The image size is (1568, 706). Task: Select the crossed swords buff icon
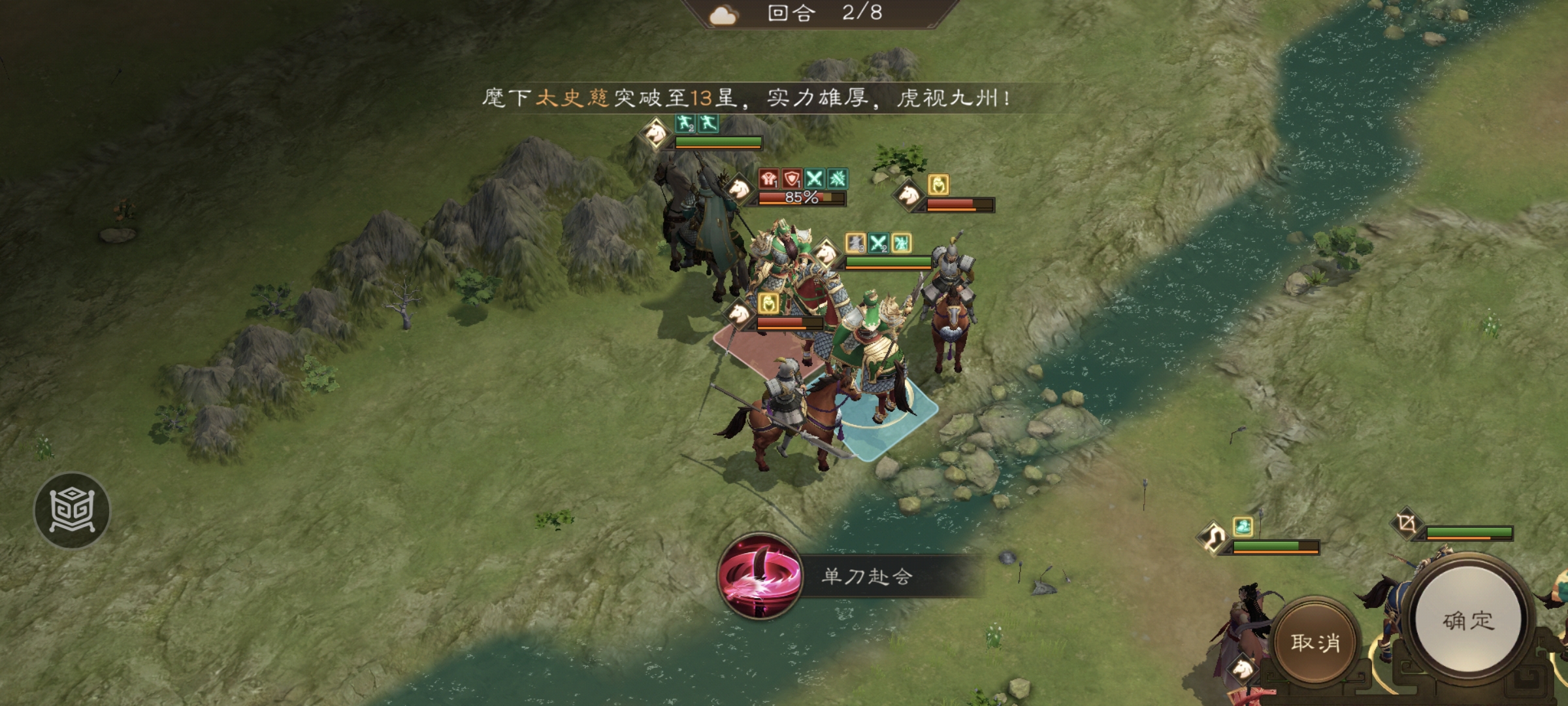(815, 178)
